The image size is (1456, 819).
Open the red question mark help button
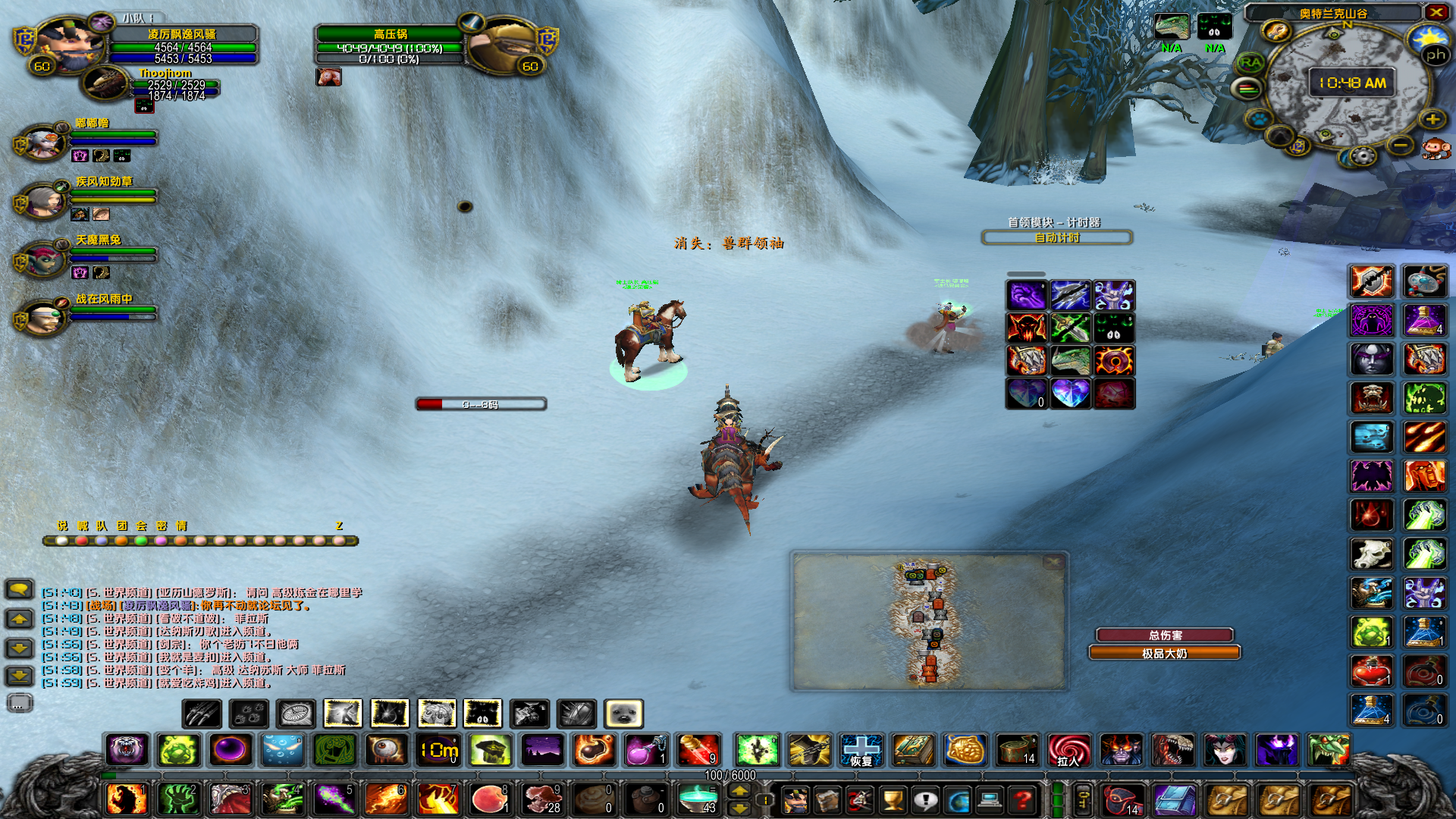1022,799
